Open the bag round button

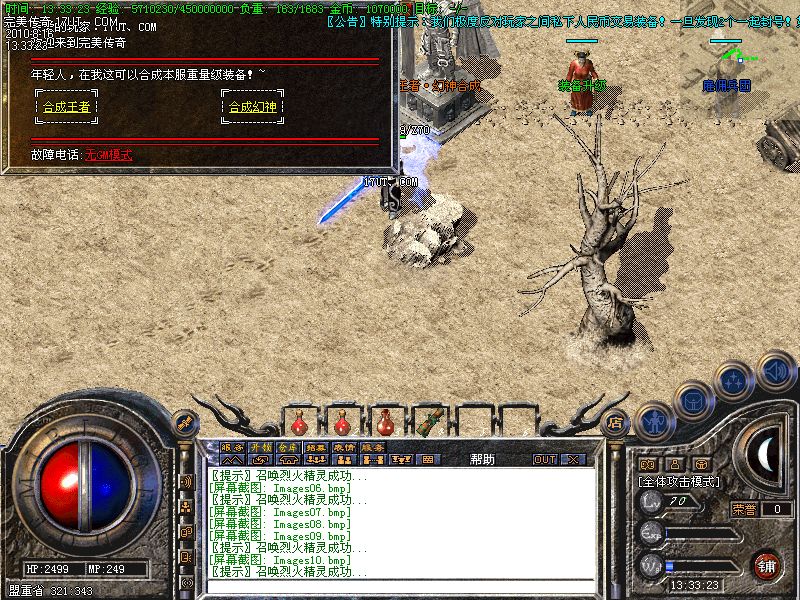click(693, 398)
